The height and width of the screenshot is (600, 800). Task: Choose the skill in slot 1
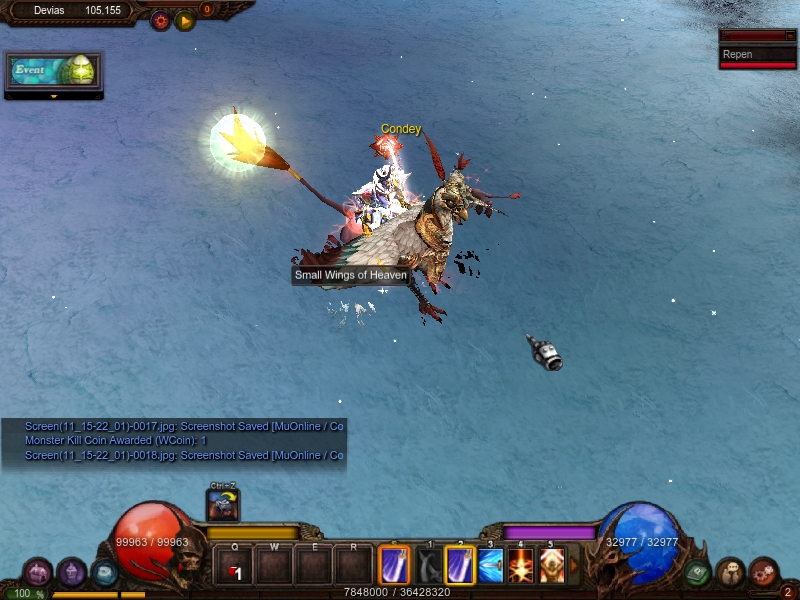tap(429, 566)
